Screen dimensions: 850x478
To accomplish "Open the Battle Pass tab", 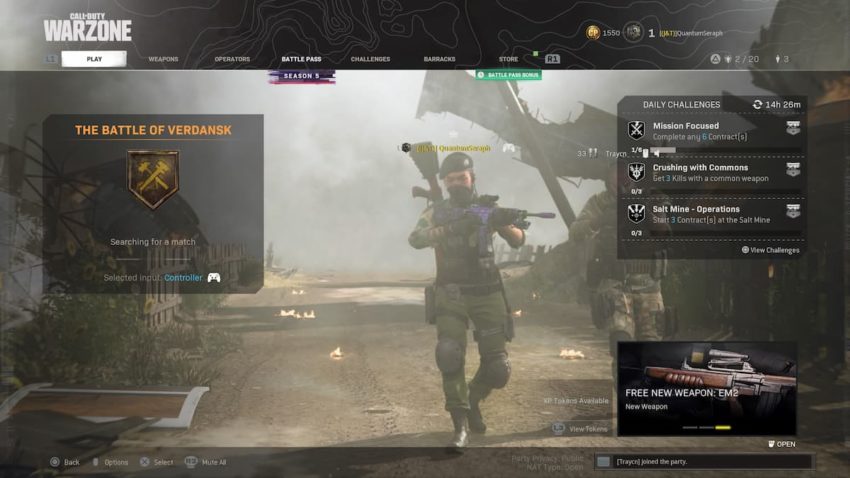I will 301,59.
